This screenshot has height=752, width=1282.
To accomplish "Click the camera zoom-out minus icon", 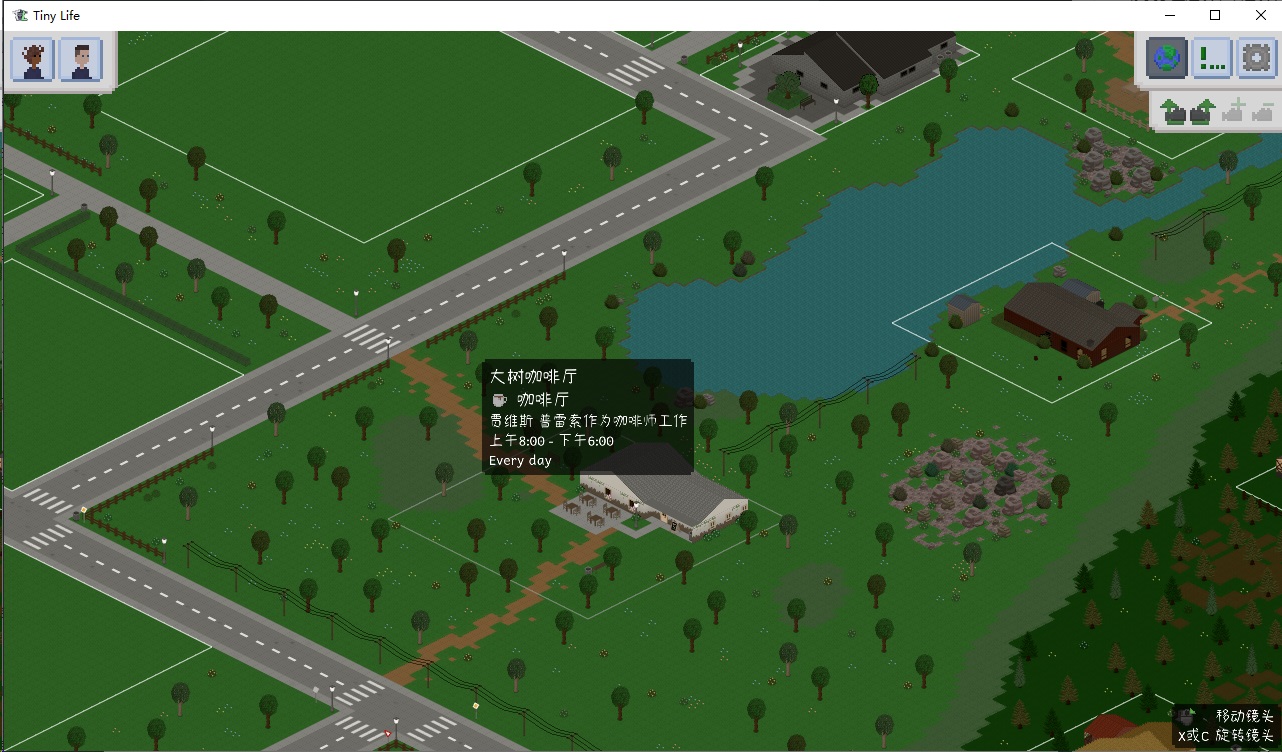I will coord(1266,111).
